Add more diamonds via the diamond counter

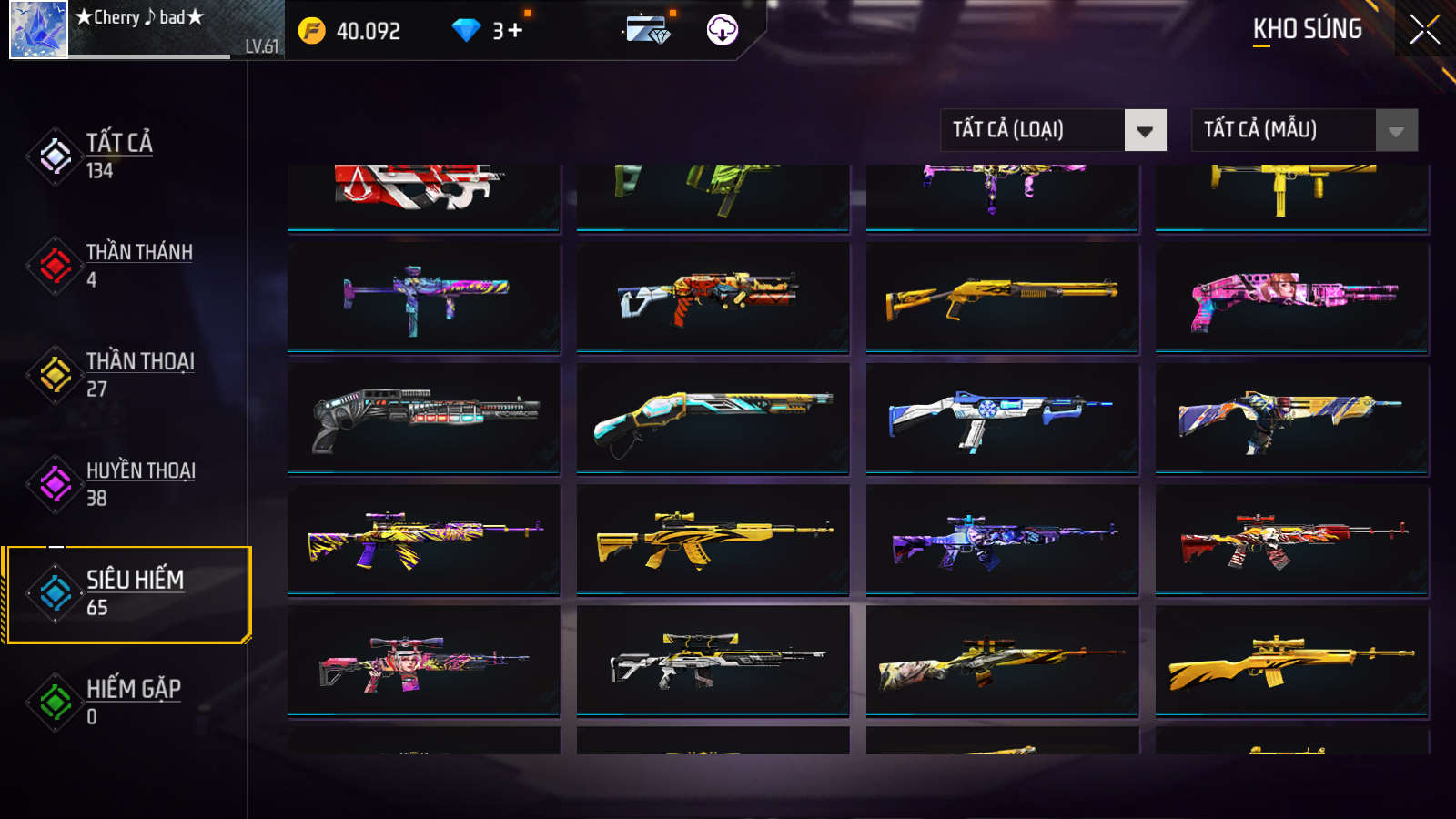coord(515,31)
